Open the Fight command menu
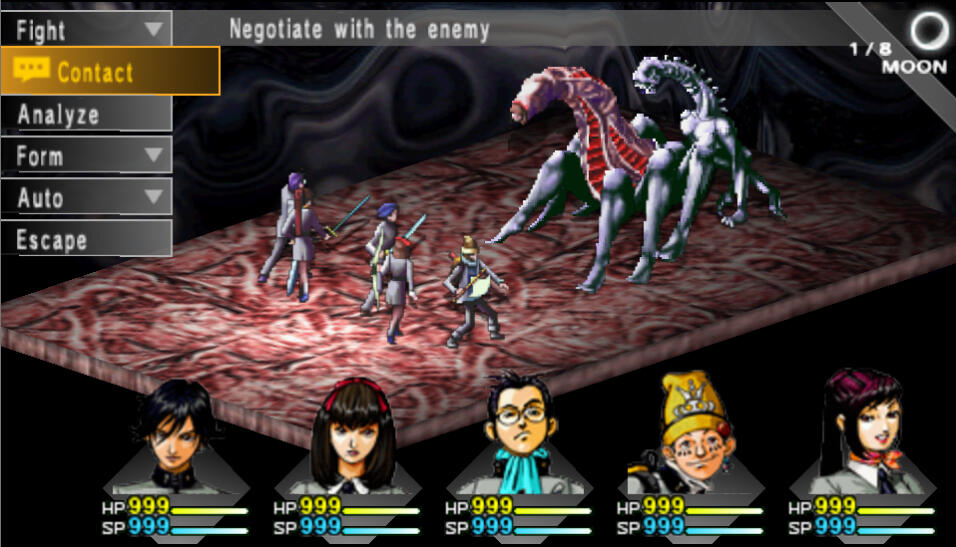956x547 pixels. [86, 29]
